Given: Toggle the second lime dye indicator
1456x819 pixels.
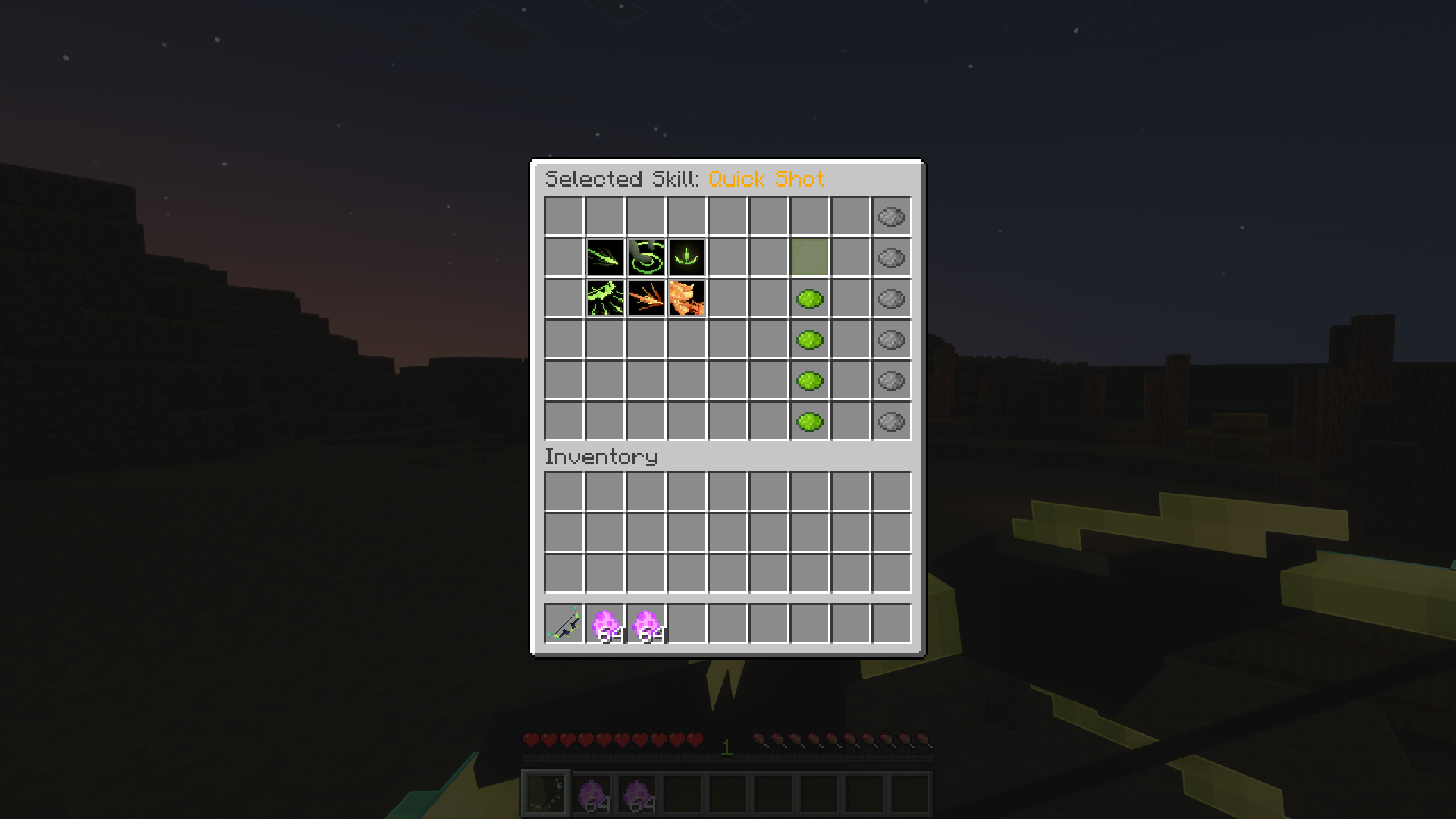Looking at the screenshot, I should pyautogui.click(x=810, y=340).
